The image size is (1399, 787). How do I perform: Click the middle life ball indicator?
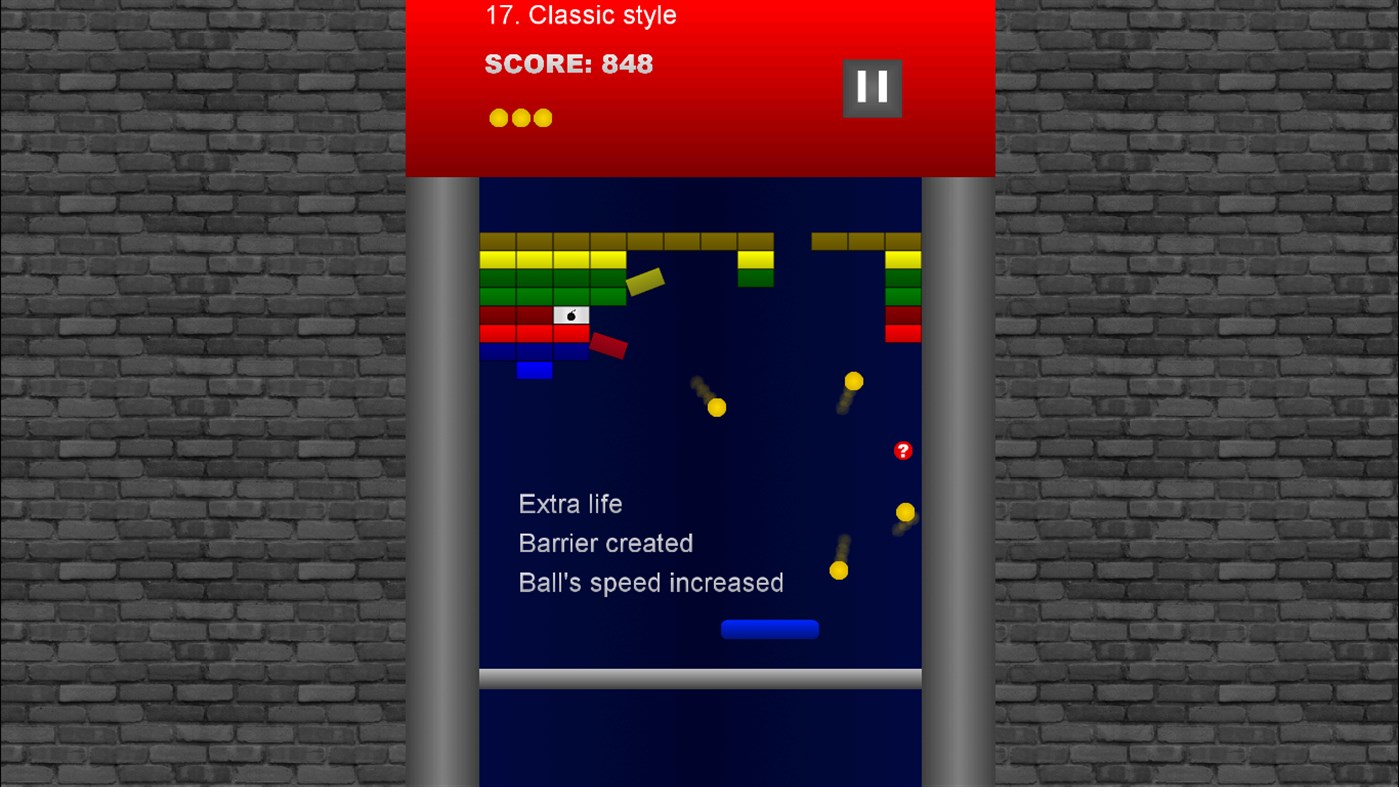click(519, 117)
